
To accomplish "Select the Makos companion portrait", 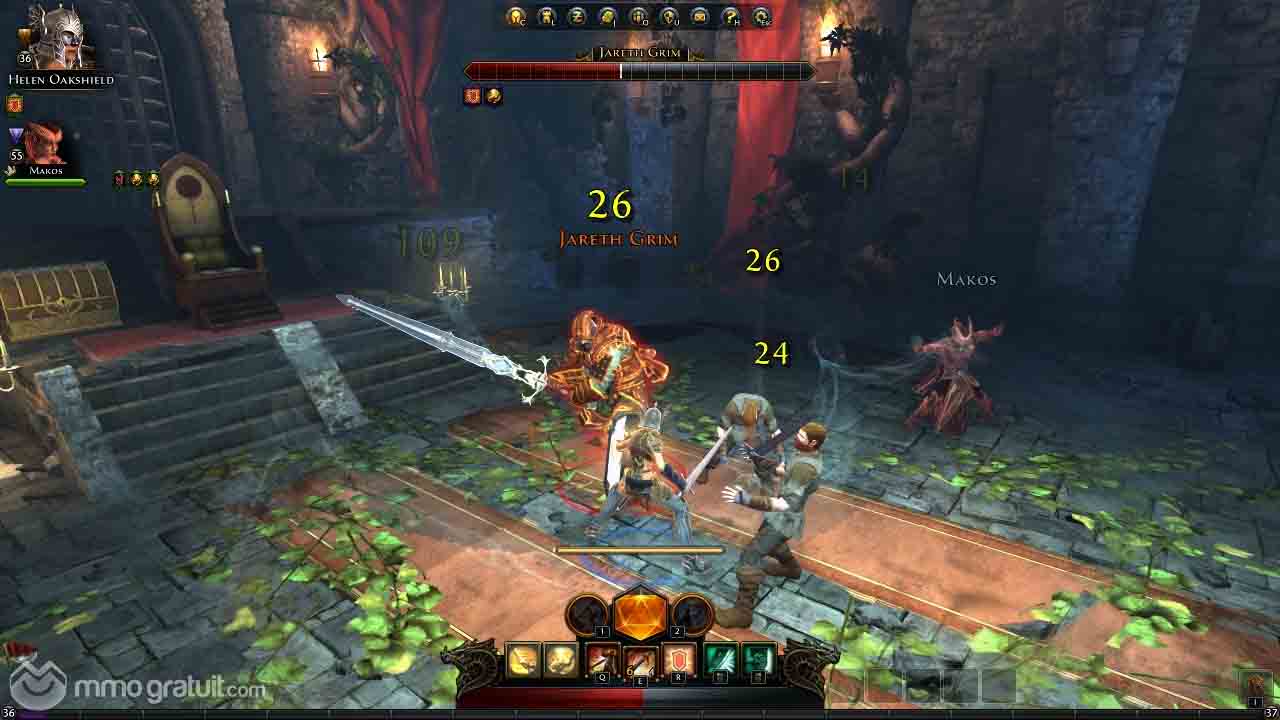I will click(x=44, y=144).
